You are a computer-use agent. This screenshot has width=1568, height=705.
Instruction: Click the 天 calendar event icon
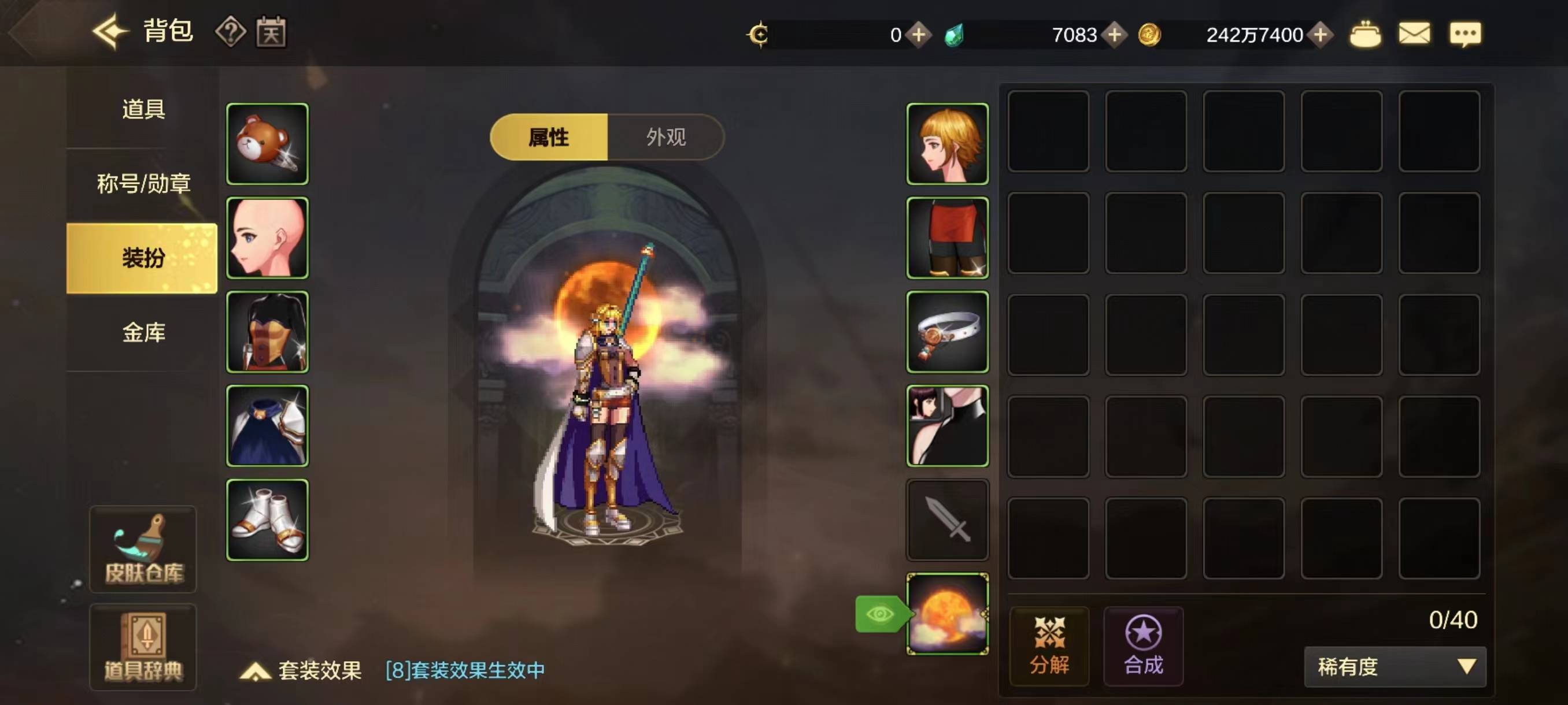point(272,34)
